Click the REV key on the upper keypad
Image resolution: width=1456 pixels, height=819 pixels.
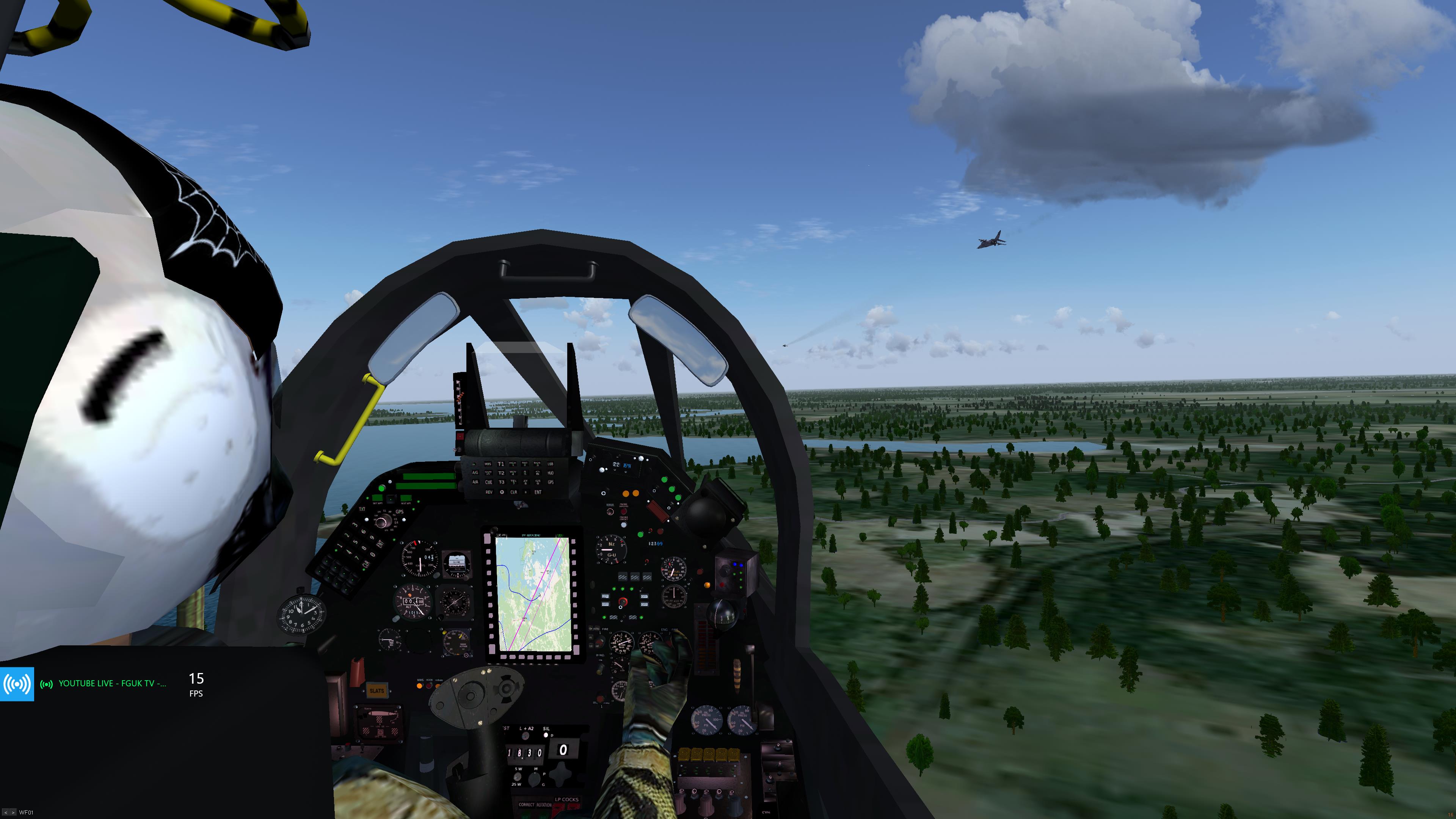(489, 492)
